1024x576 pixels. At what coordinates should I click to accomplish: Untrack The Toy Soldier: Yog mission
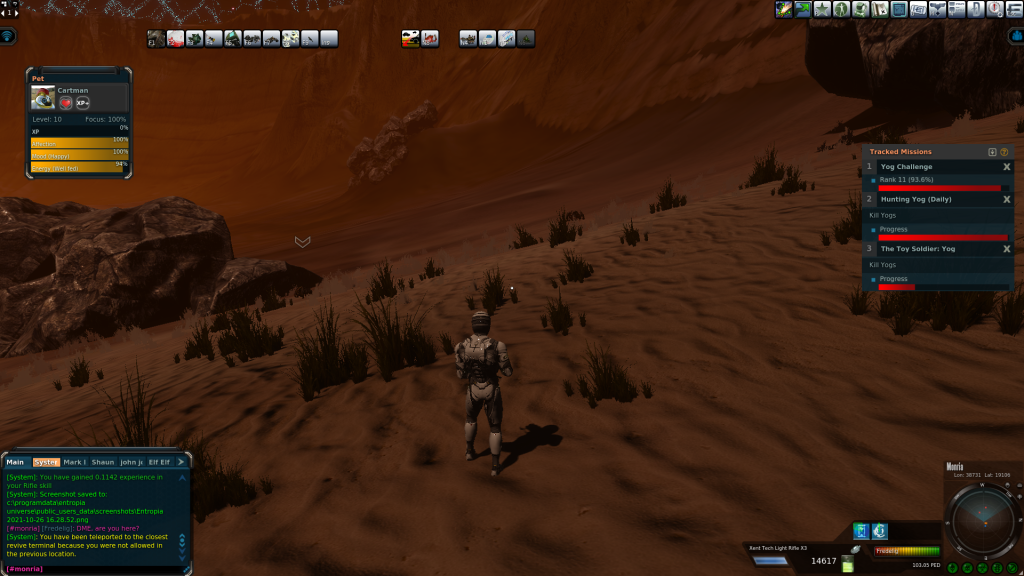1006,249
